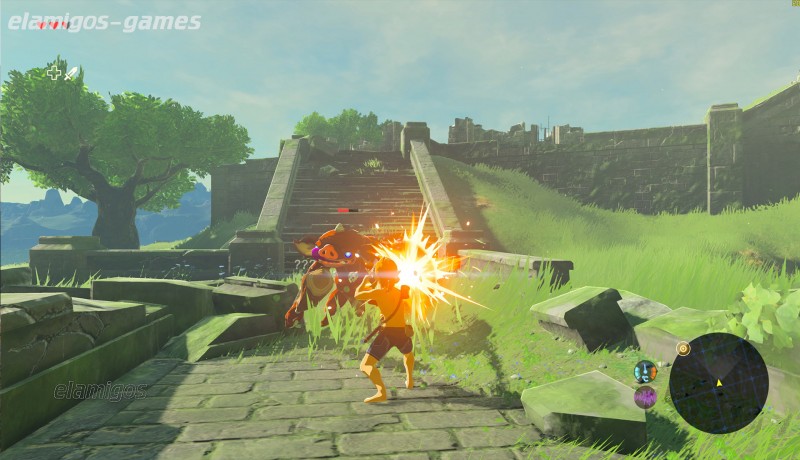Click the yellow player arrow on minimap
The height and width of the screenshot is (460, 800).
click(x=718, y=383)
